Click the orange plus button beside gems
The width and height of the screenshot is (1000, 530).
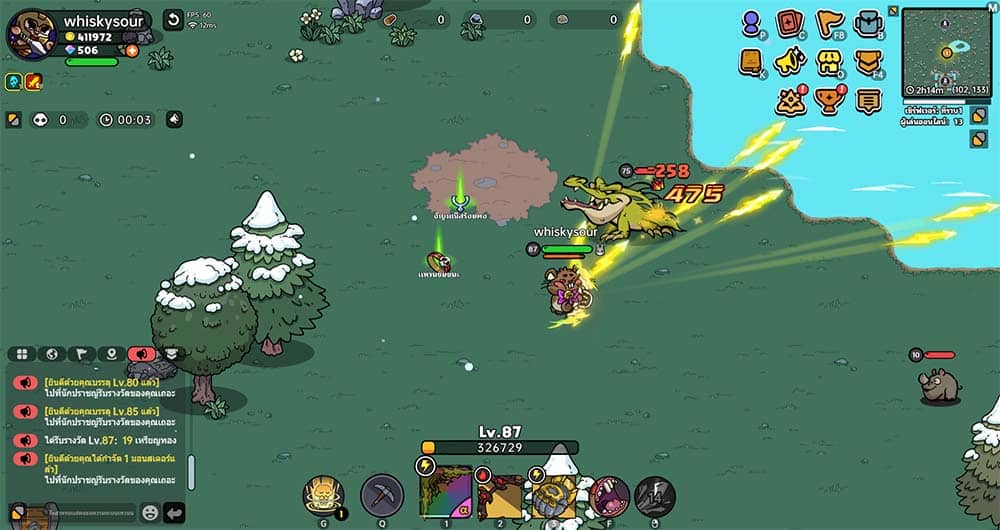click(x=132, y=50)
